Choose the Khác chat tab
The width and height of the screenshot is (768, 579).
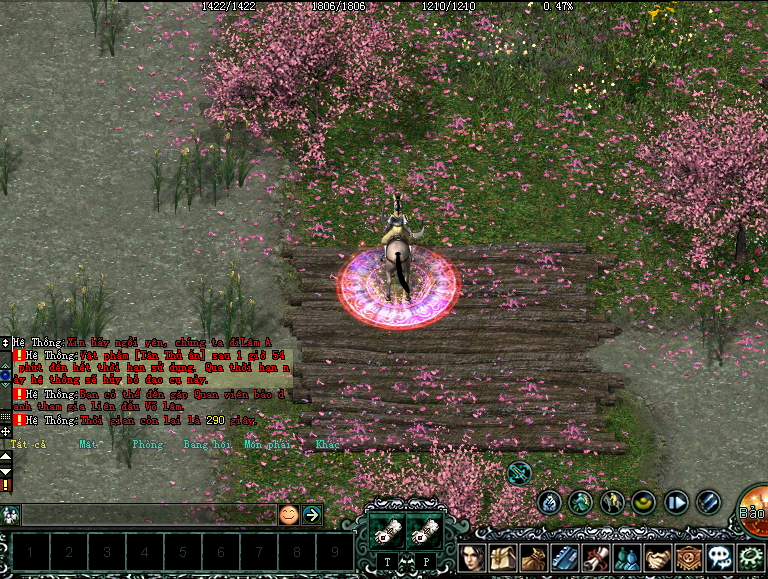click(x=327, y=443)
